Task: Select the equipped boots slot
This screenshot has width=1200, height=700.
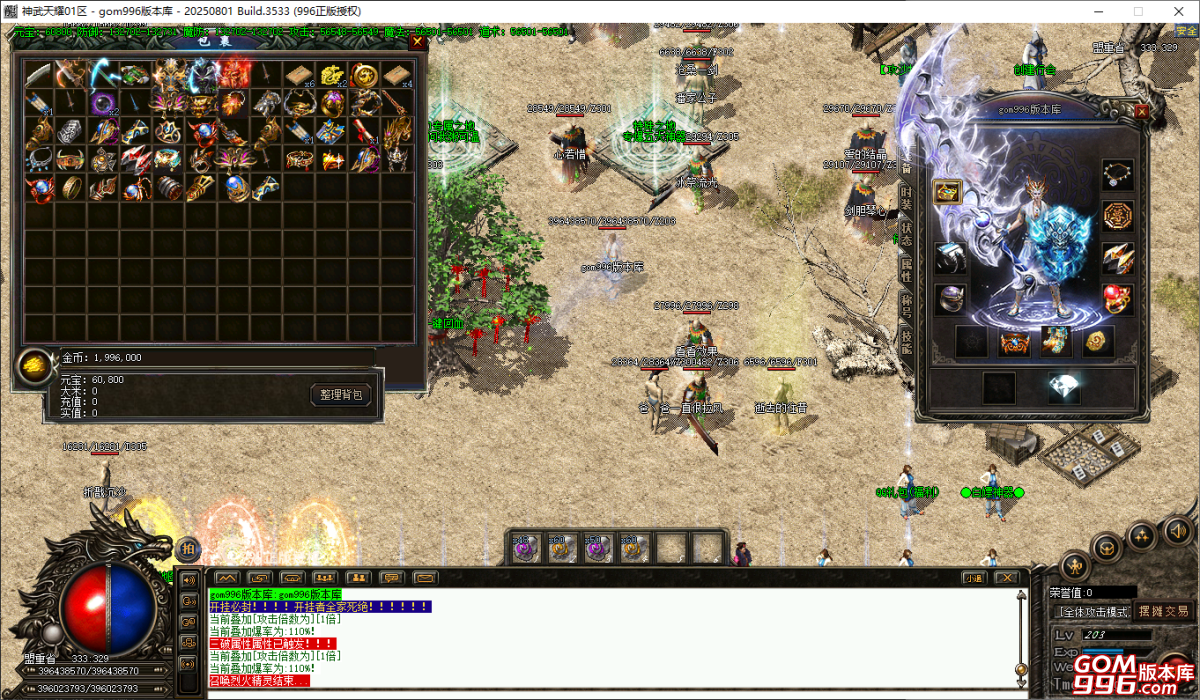Action: (x=1055, y=341)
